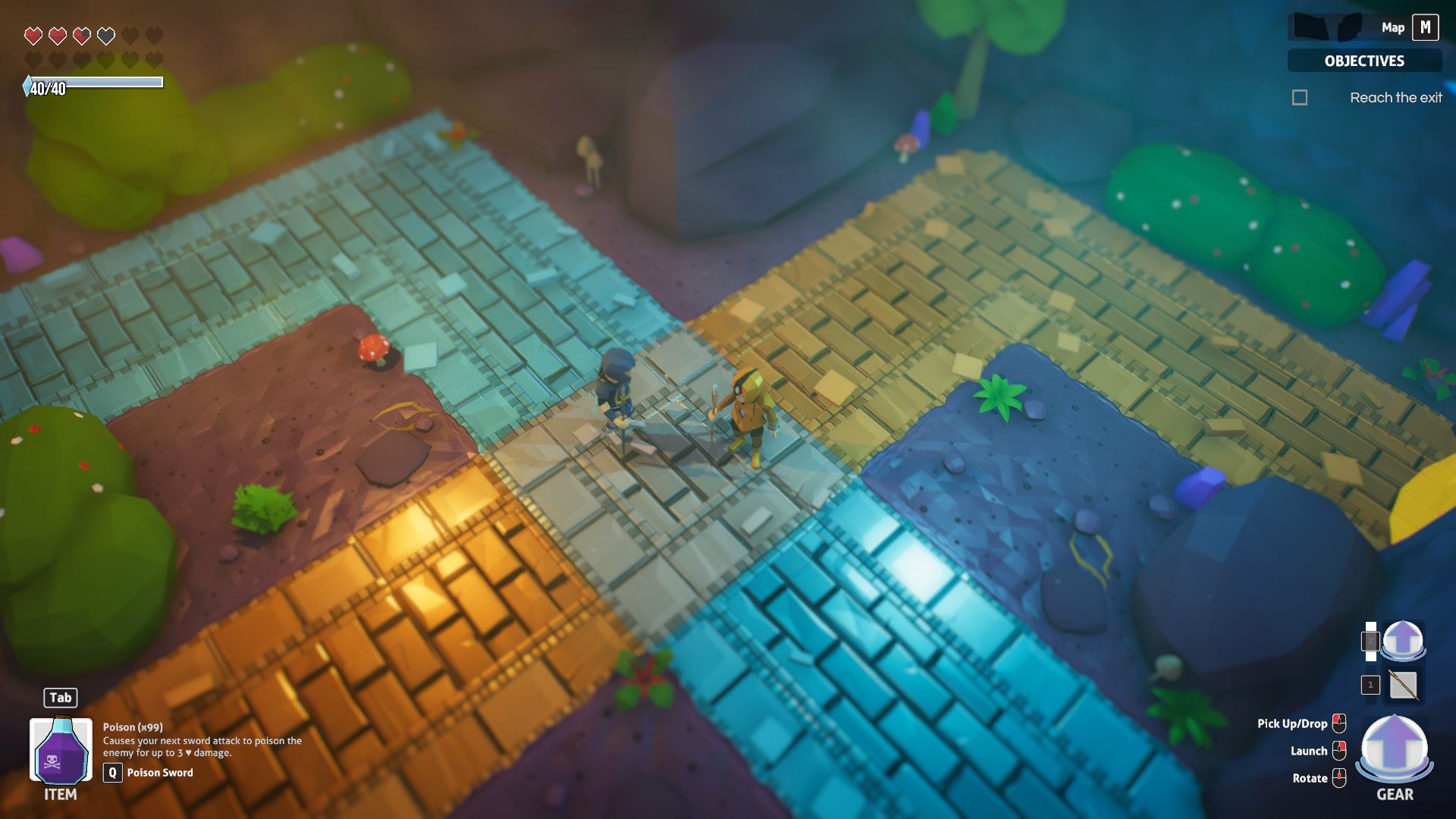Screen dimensions: 1456x819
Task: Check the Reach the exit objective checkbox
Action: click(1300, 97)
